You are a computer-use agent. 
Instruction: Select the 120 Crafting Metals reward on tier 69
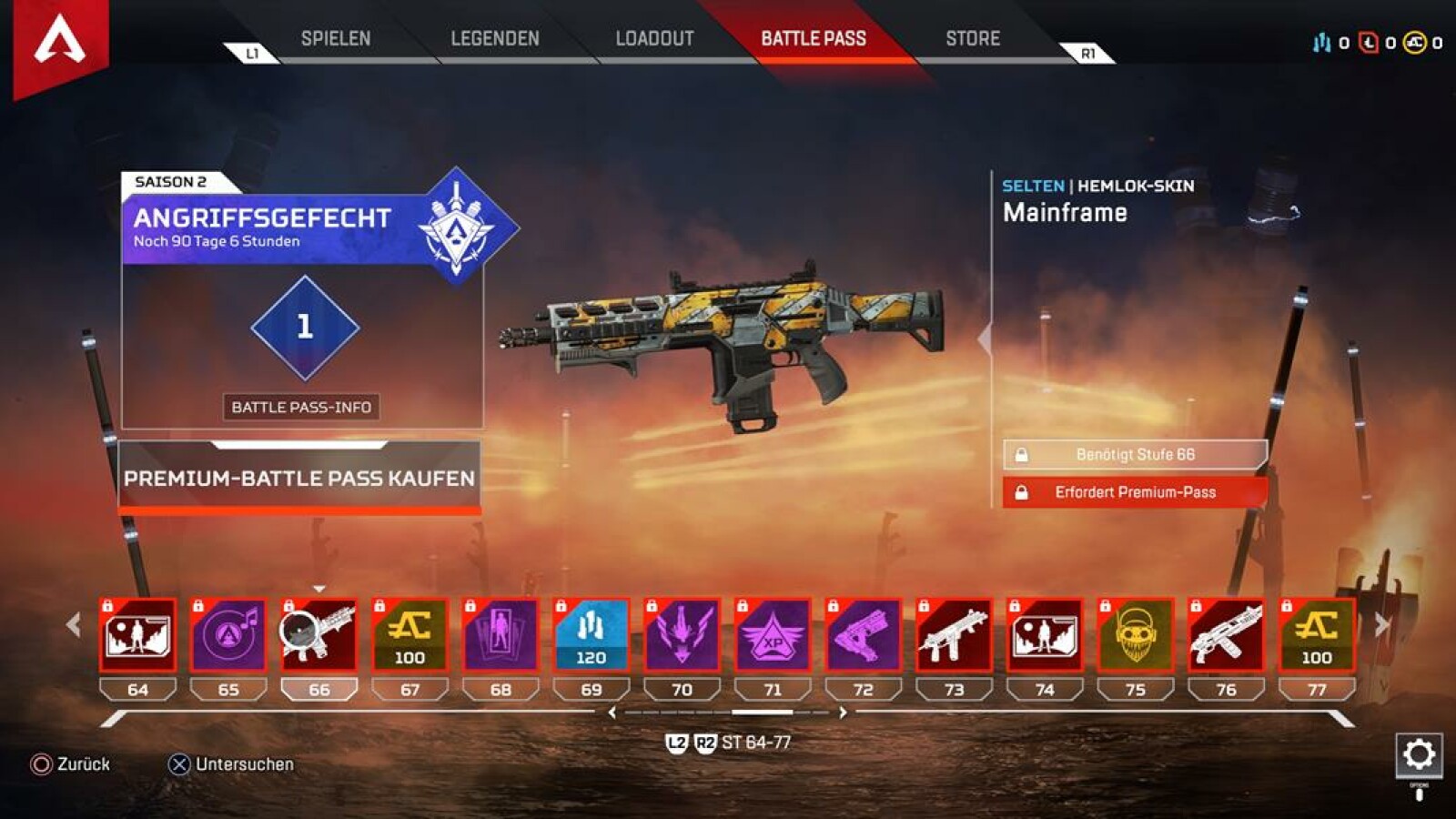coord(591,634)
